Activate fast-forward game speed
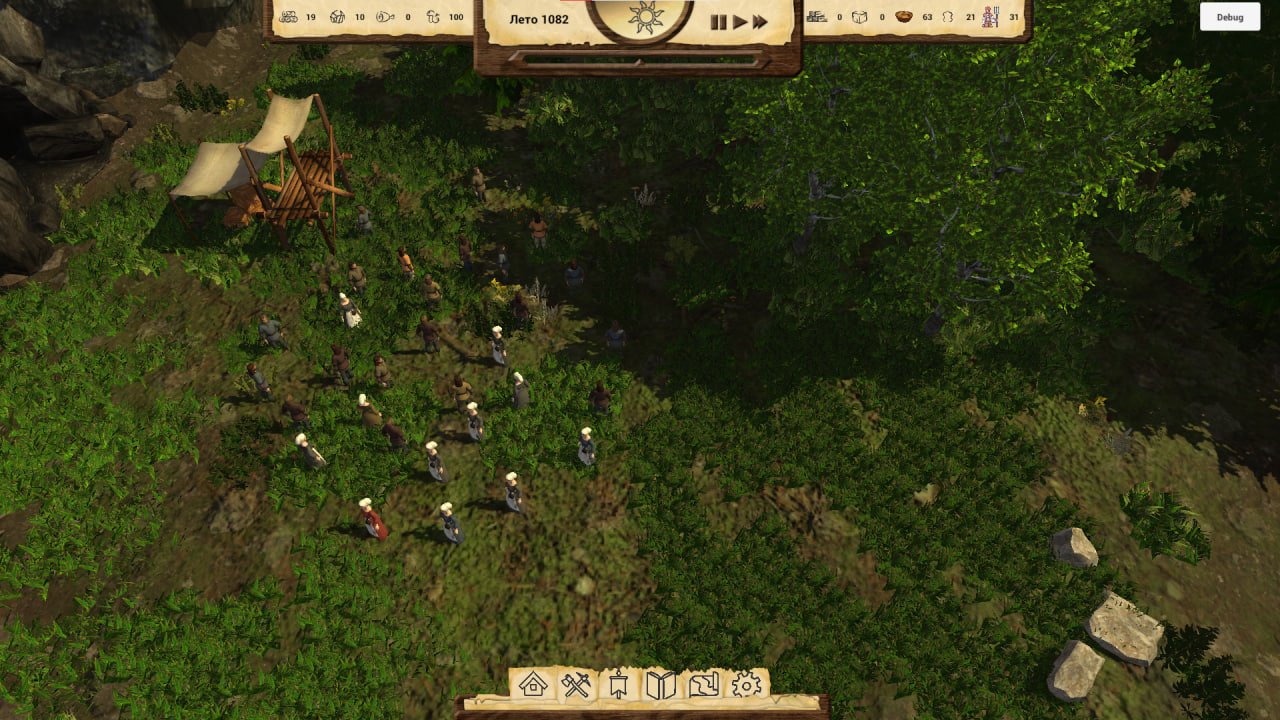The height and width of the screenshot is (720, 1280). (x=761, y=22)
